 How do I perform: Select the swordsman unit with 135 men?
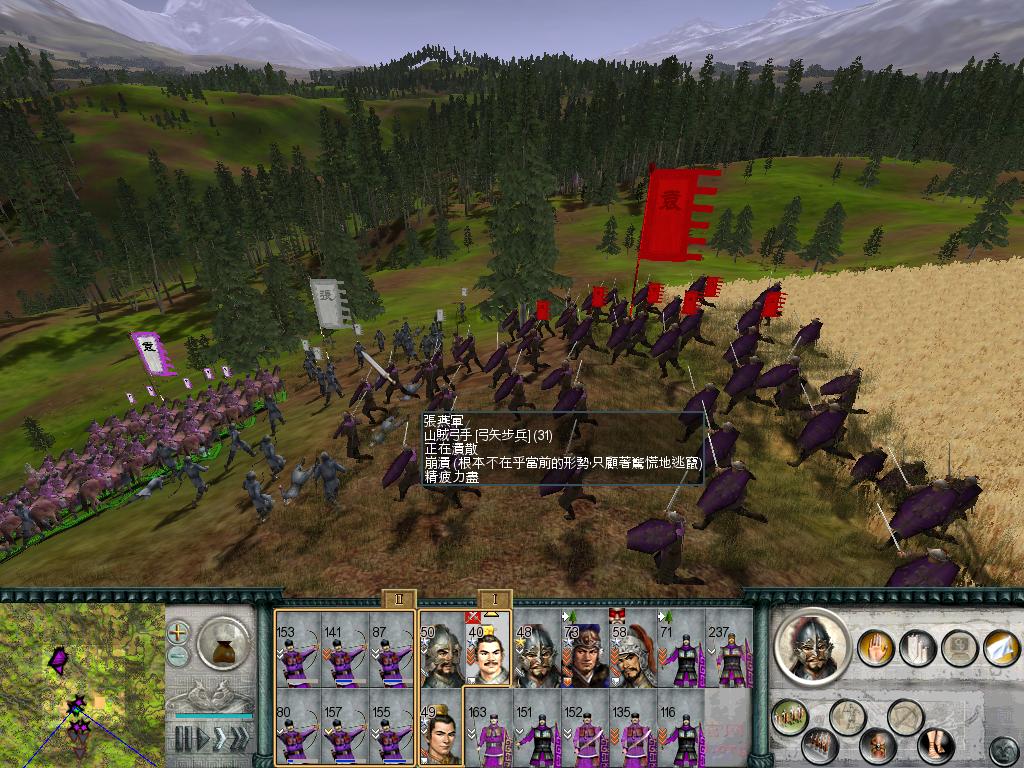point(633,727)
